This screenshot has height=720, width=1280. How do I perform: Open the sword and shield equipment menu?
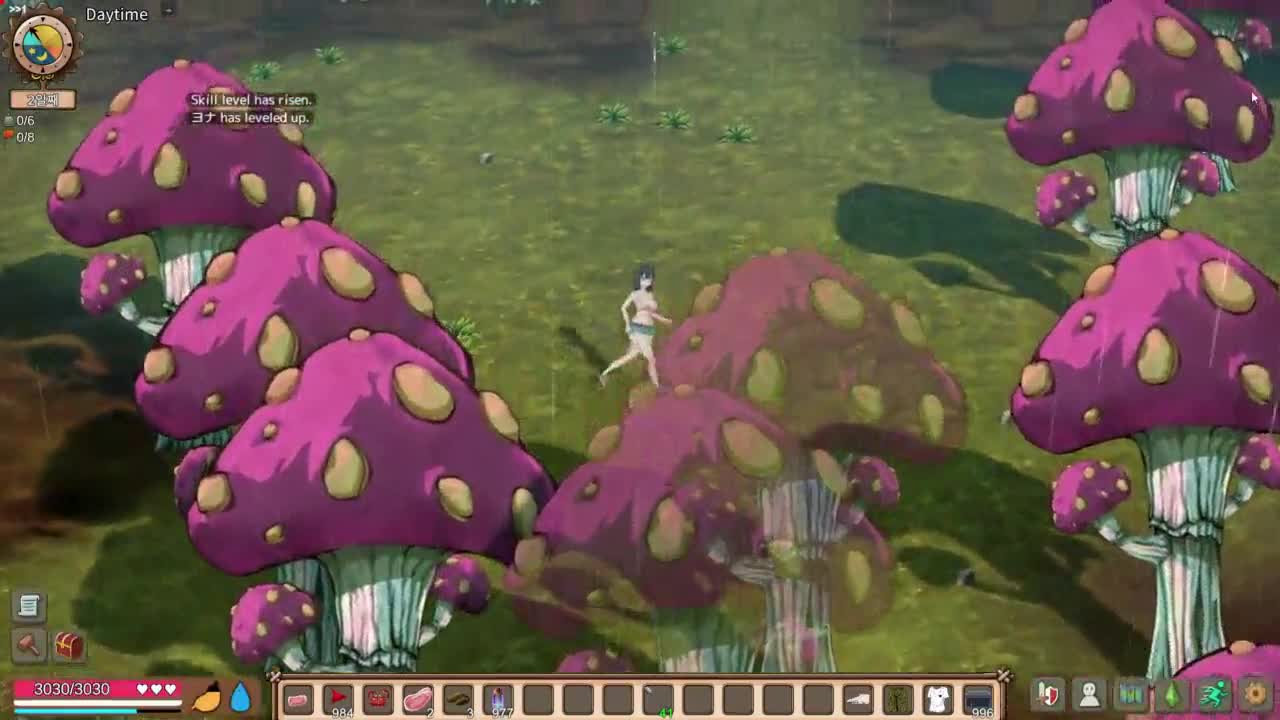[1048, 693]
